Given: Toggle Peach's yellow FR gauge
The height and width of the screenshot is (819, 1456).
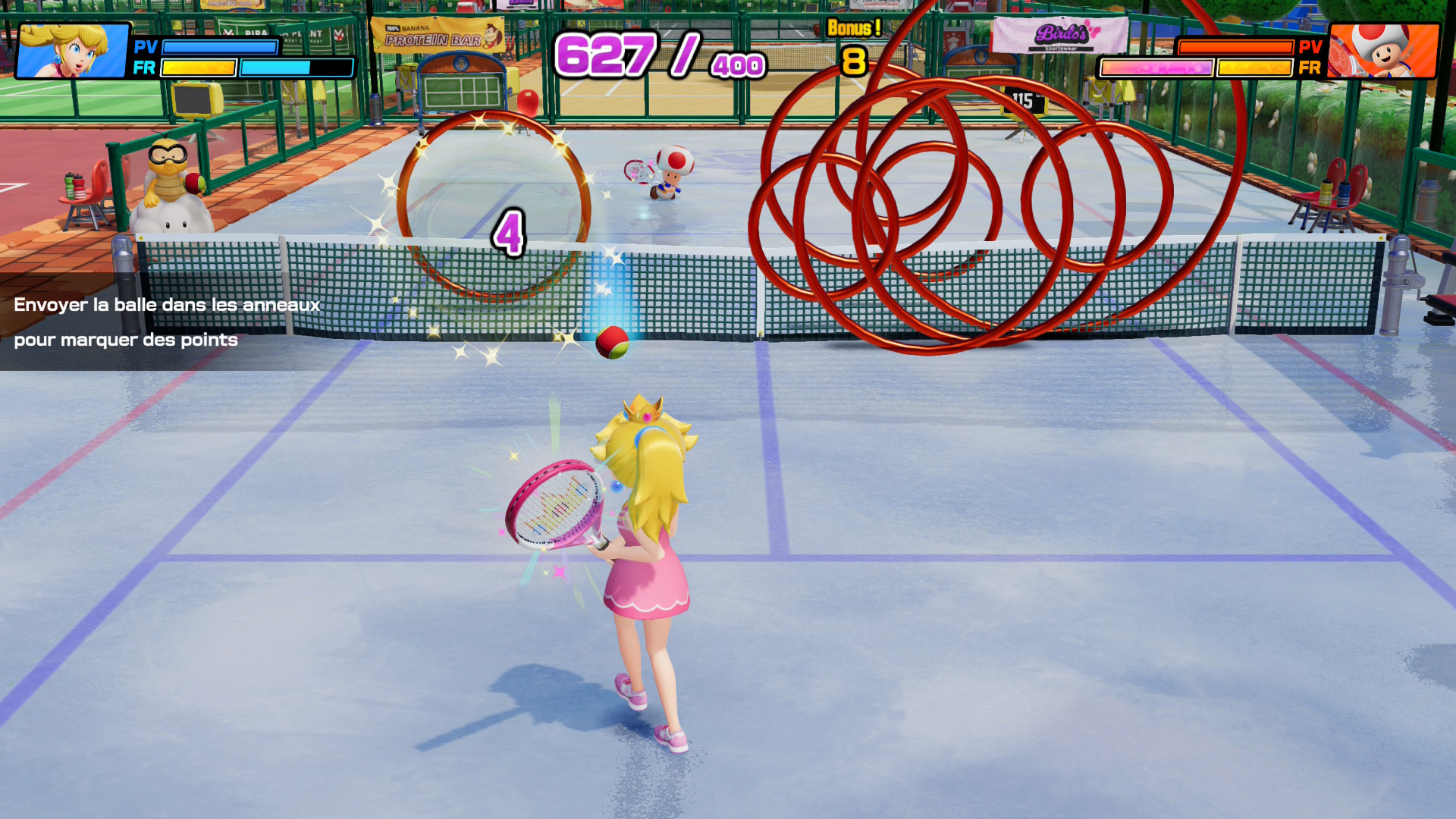Looking at the screenshot, I should [x=199, y=68].
